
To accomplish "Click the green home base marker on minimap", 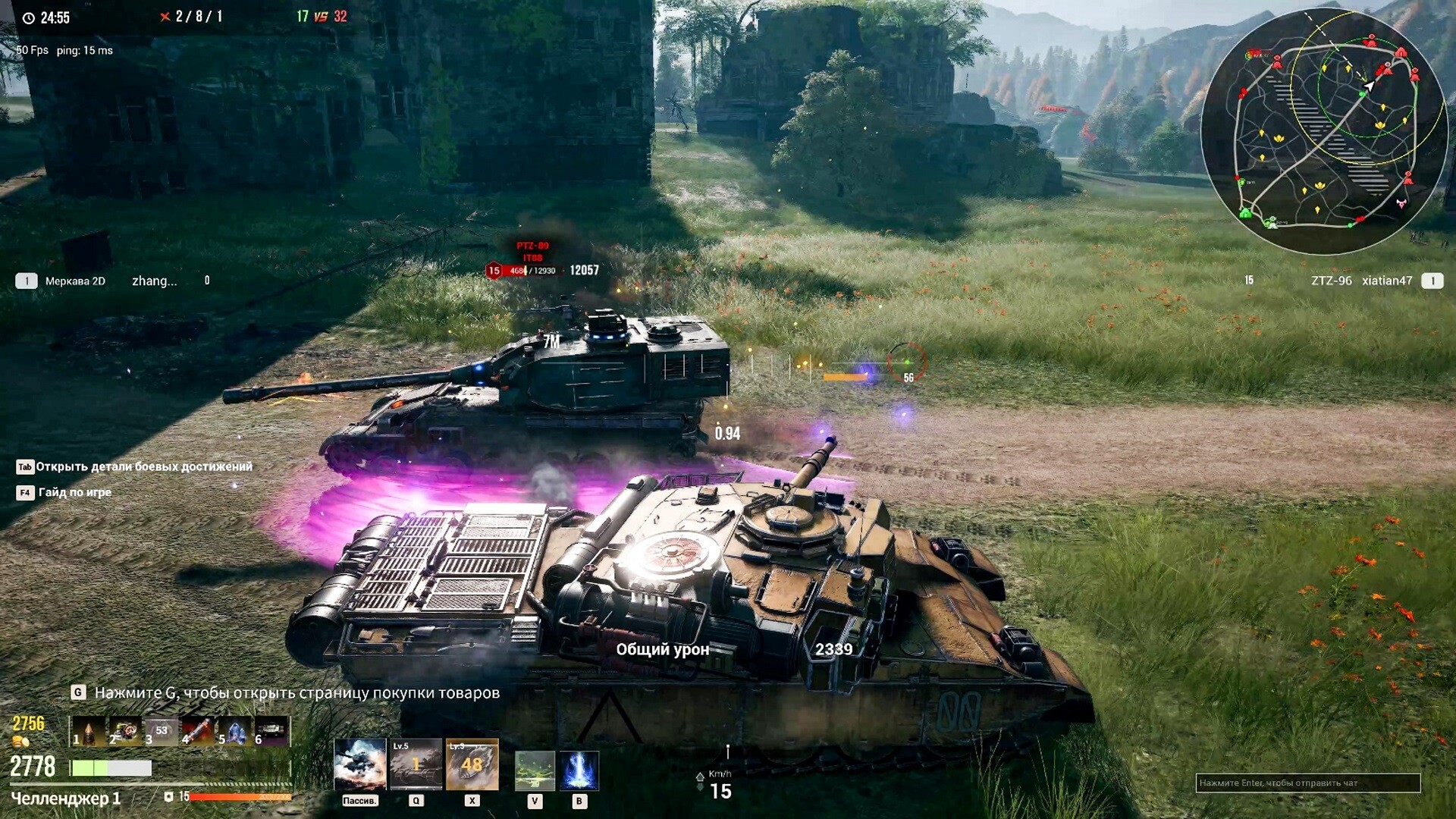I will point(1245,213).
